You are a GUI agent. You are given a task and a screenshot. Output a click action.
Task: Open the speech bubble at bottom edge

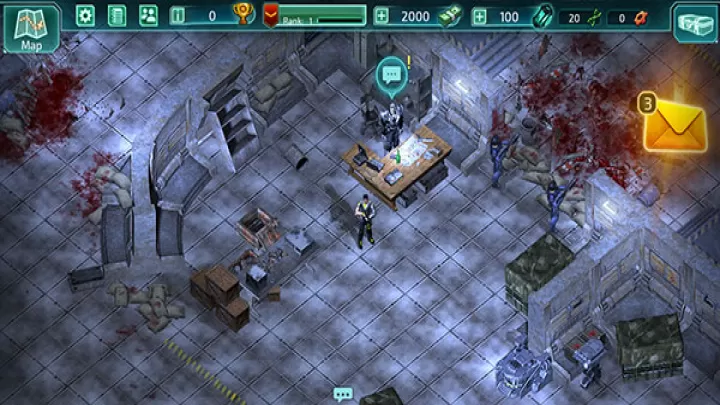(344, 394)
